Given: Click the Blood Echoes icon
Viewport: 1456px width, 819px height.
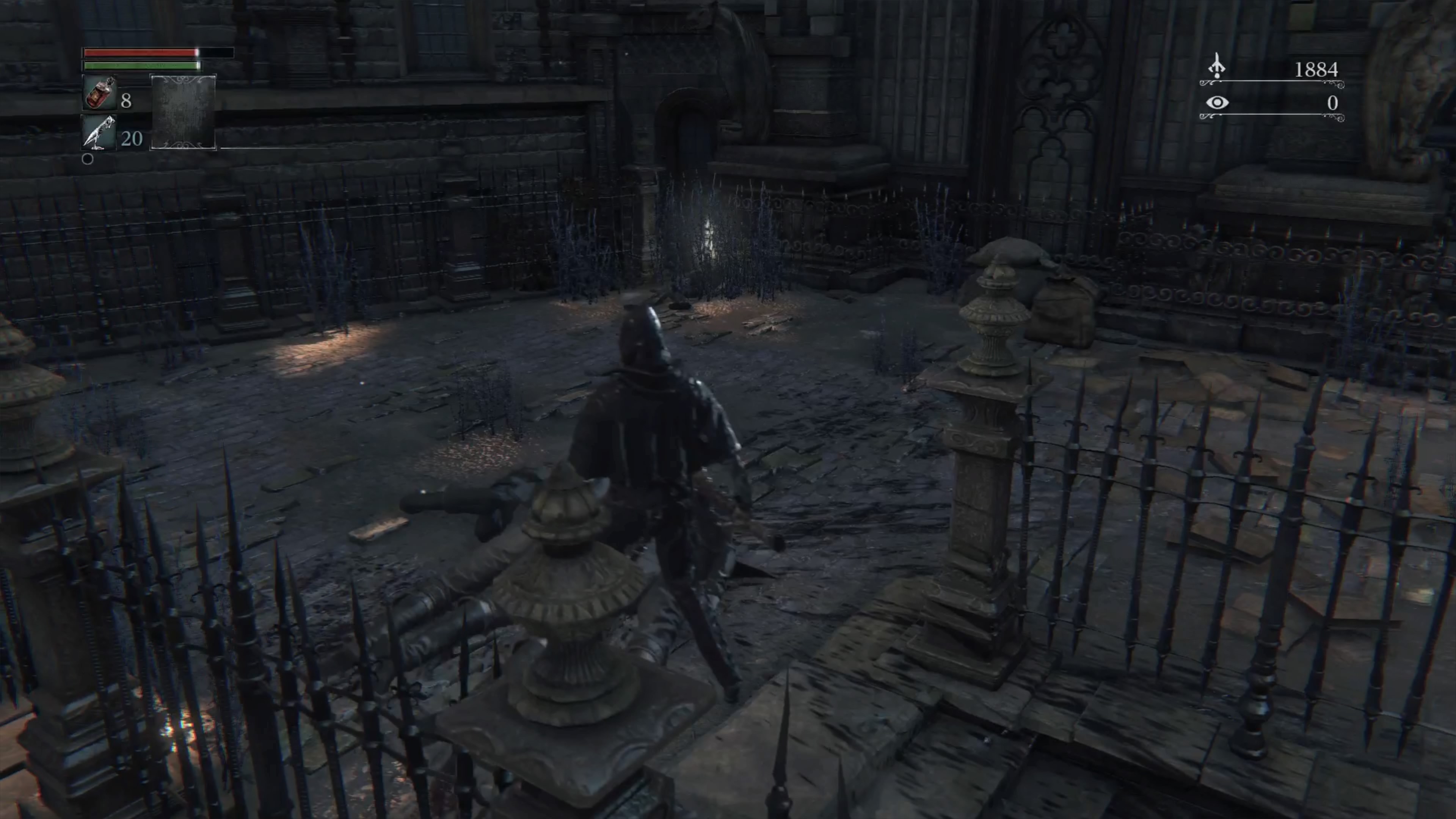Looking at the screenshot, I should point(1216,67).
